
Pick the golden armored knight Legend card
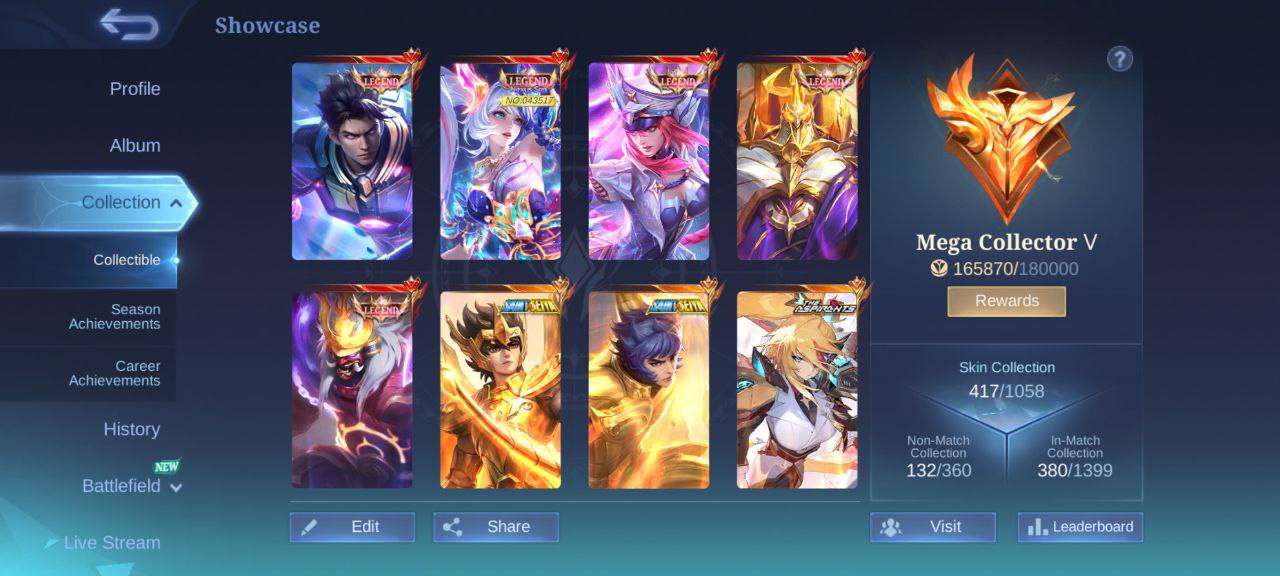tap(797, 162)
